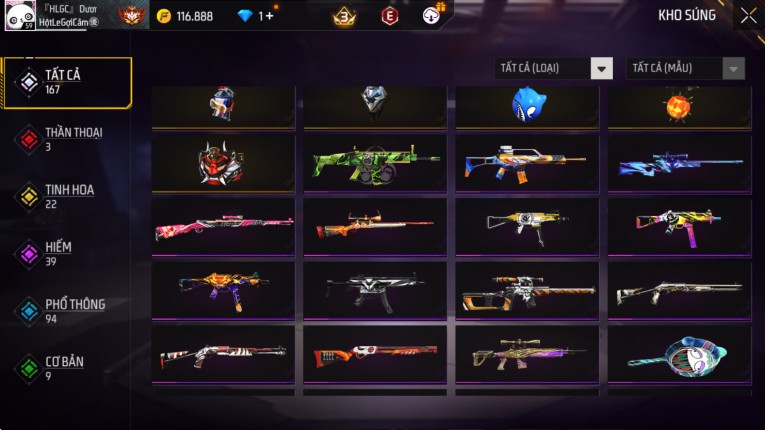Viewport: 765px width, 430px height.
Task: Choose the pumpkin grenade skin
Action: click(678, 104)
